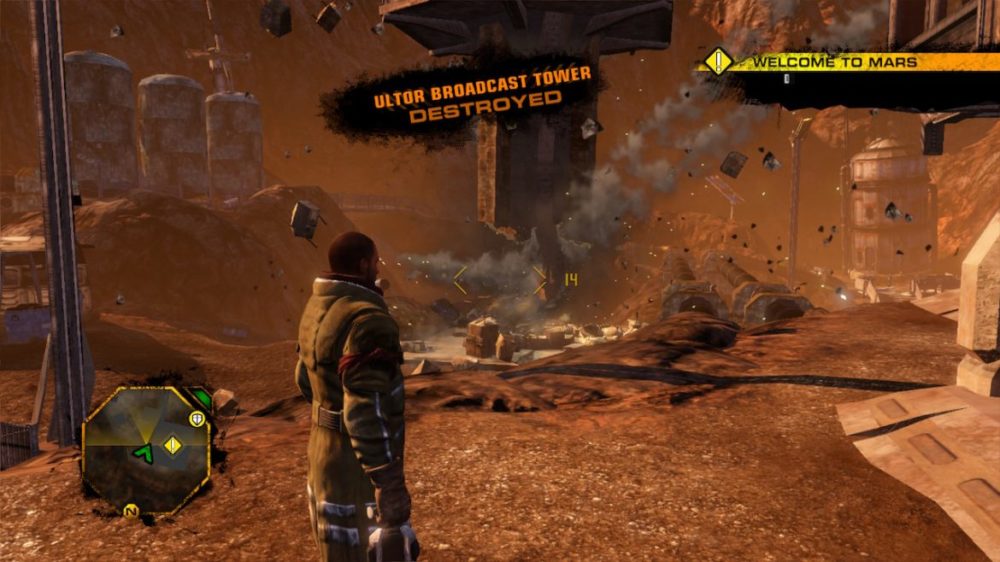
Task: Click the yellow mission diamond beside Welcome to Mars
Action: click(x=719, y=62)
